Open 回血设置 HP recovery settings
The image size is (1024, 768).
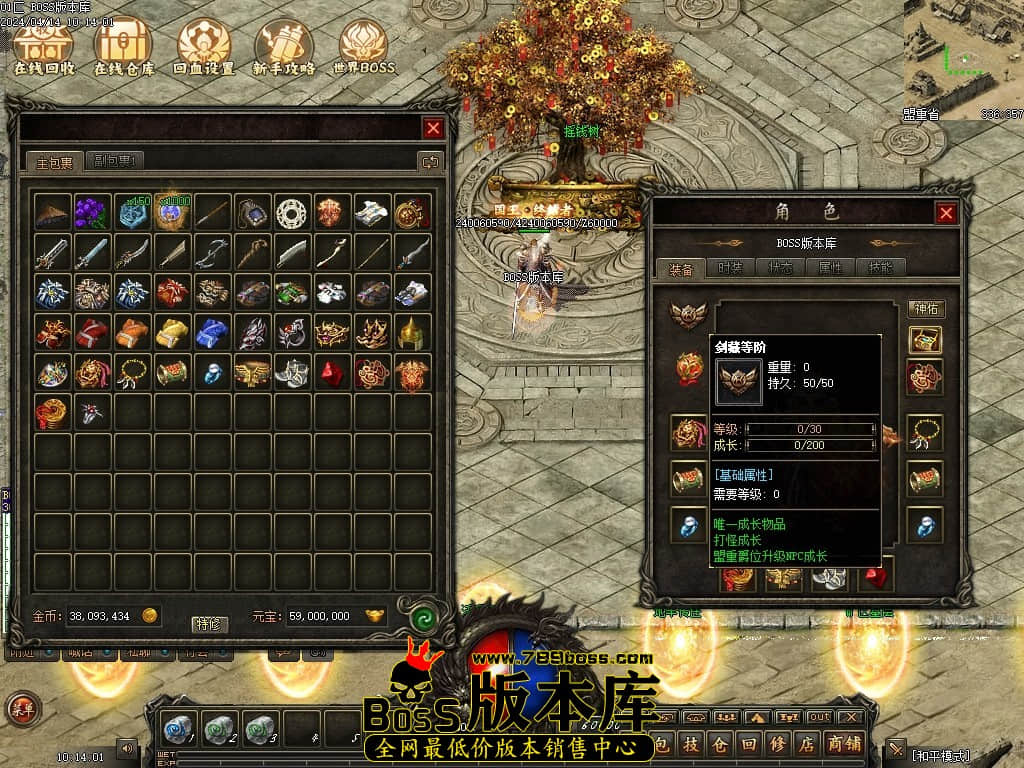203,47
